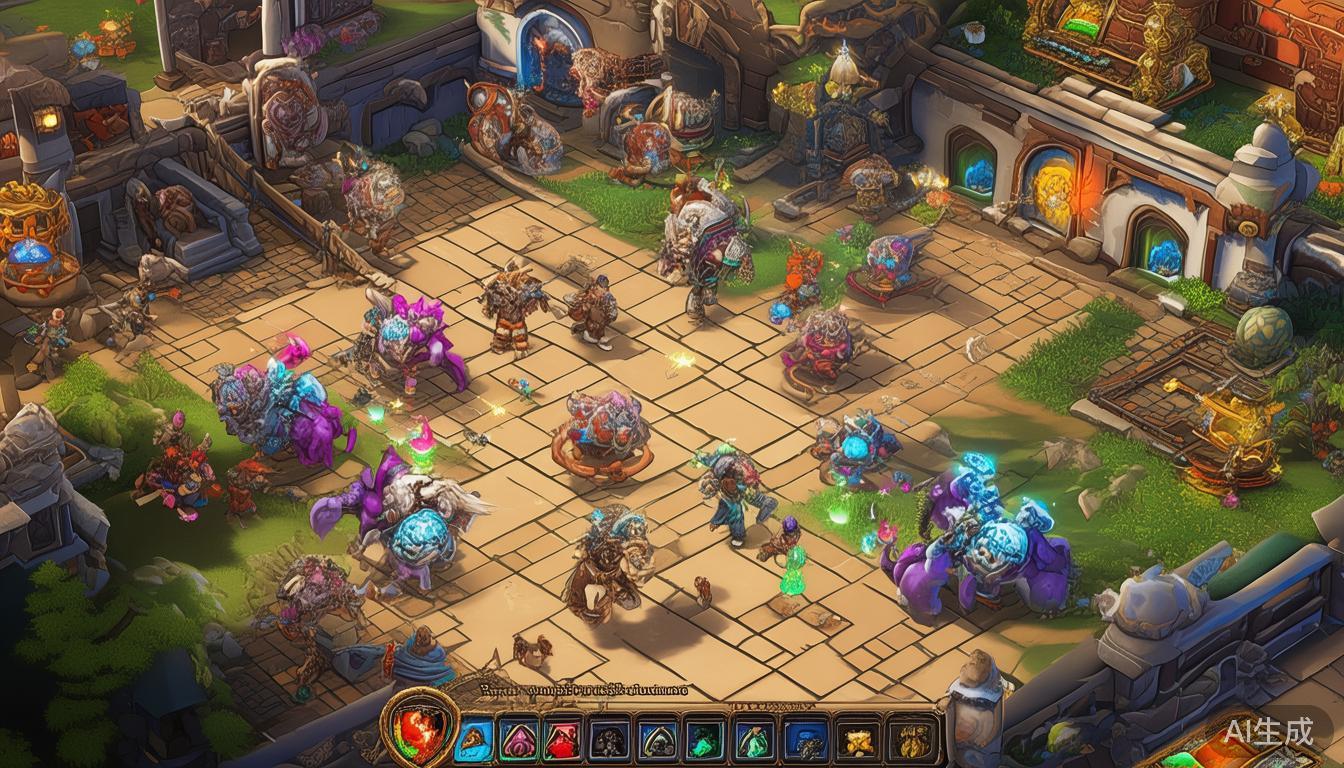Trigger the grey arch ability icon
1344x768 pixels.
point(657,740)
